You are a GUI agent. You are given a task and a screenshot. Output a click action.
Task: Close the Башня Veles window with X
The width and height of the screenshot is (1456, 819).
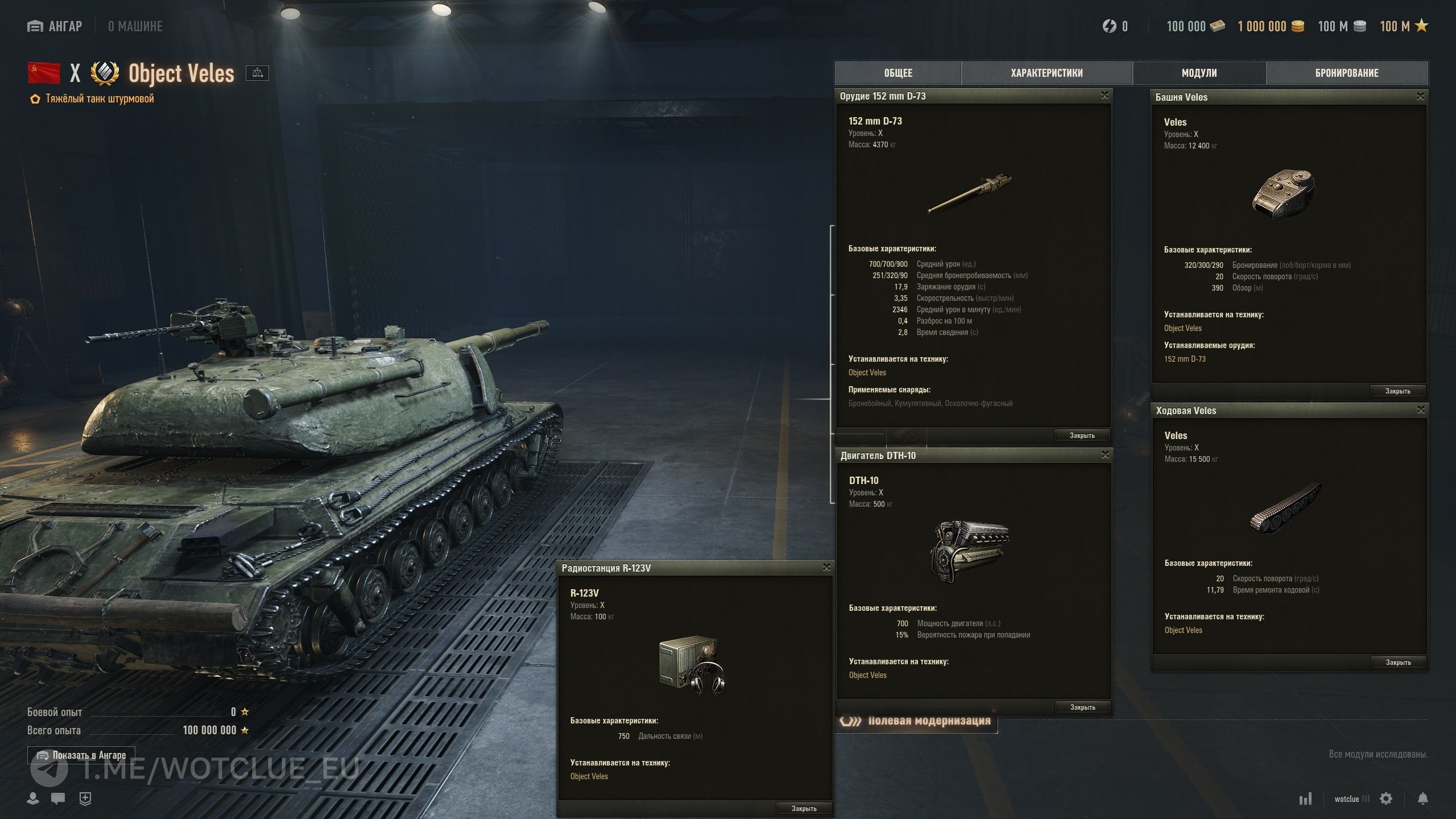click(x=1420, y=97)
